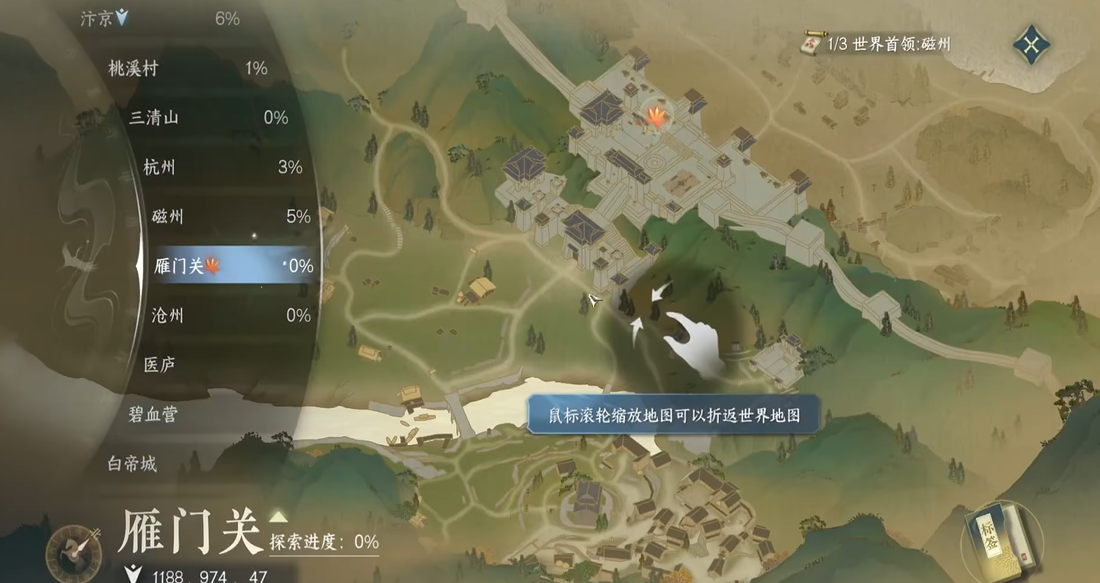Select the 磁州 list entry
This screenshot has height=583, width=1100.
tap(167, 216)
